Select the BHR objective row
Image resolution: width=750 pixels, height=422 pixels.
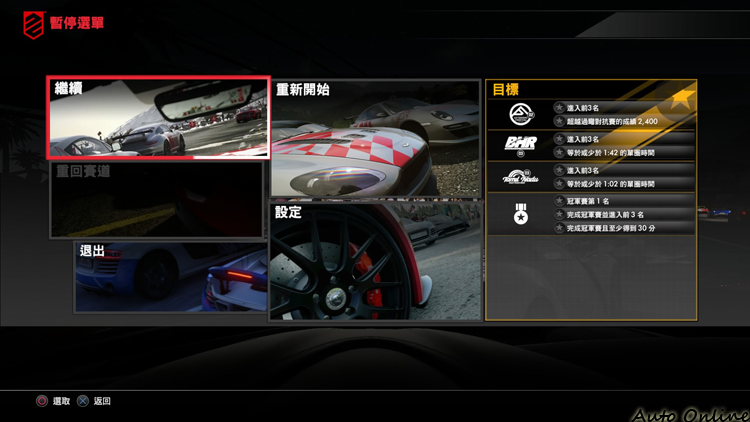point(590,145)
